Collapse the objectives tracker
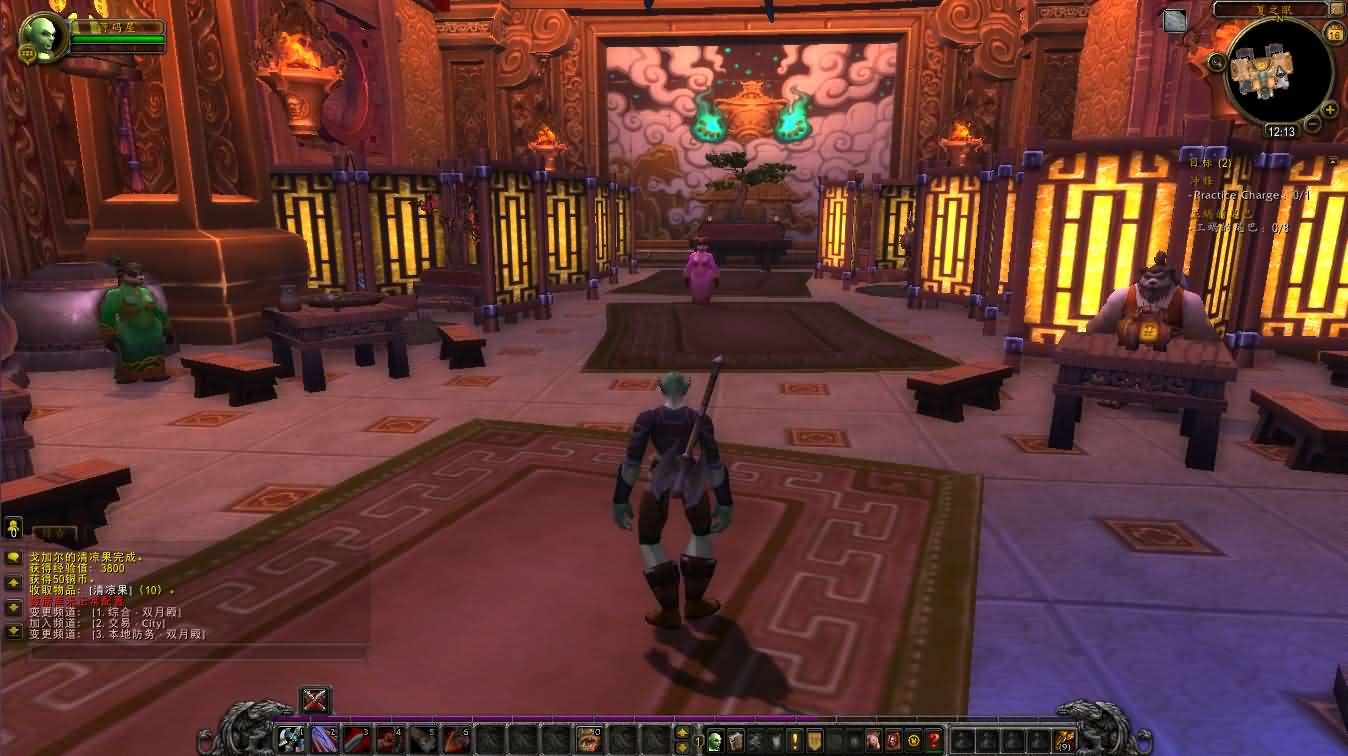Image resolution: width=1348 pixels, height=756 pixels. (x=1332, y=160)
